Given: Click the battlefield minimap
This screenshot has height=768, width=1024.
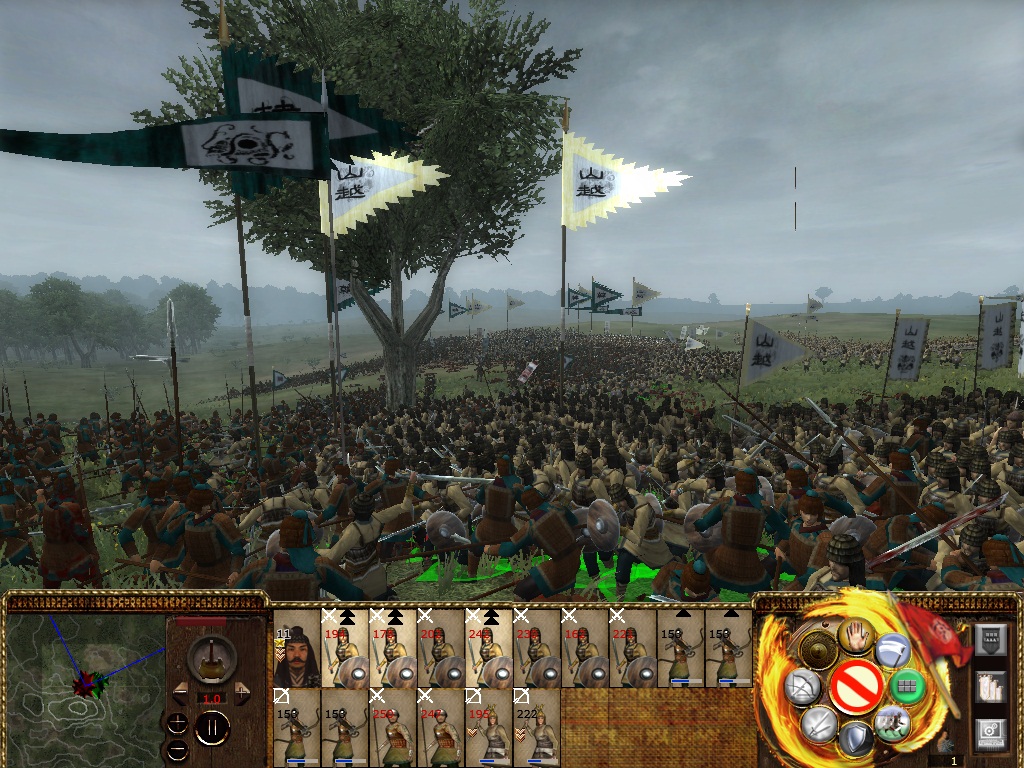Looking at the screenshot, I should pos(84,680).
